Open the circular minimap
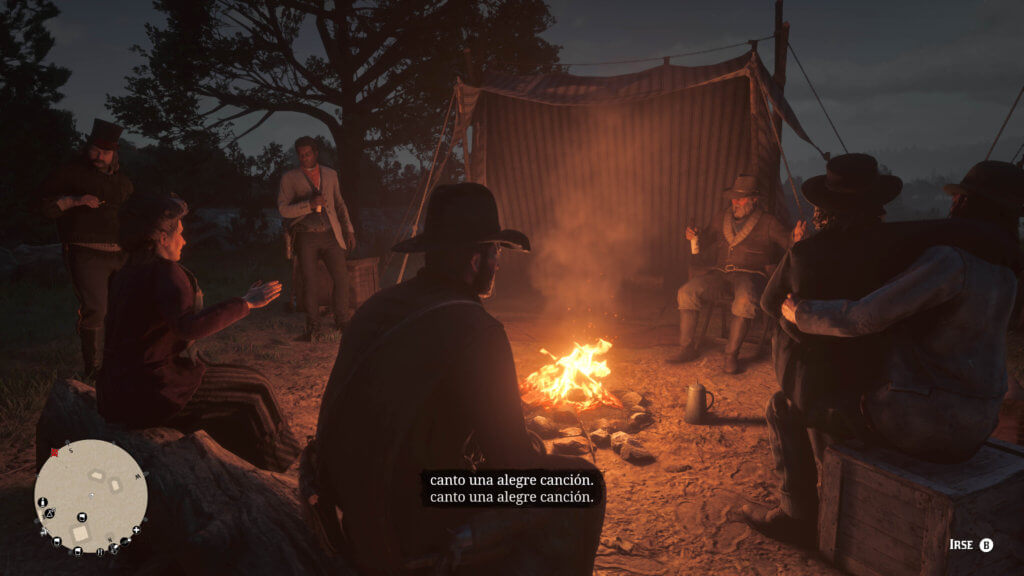Viewport: 1024px width, 576px height. [x=90, y=496]
